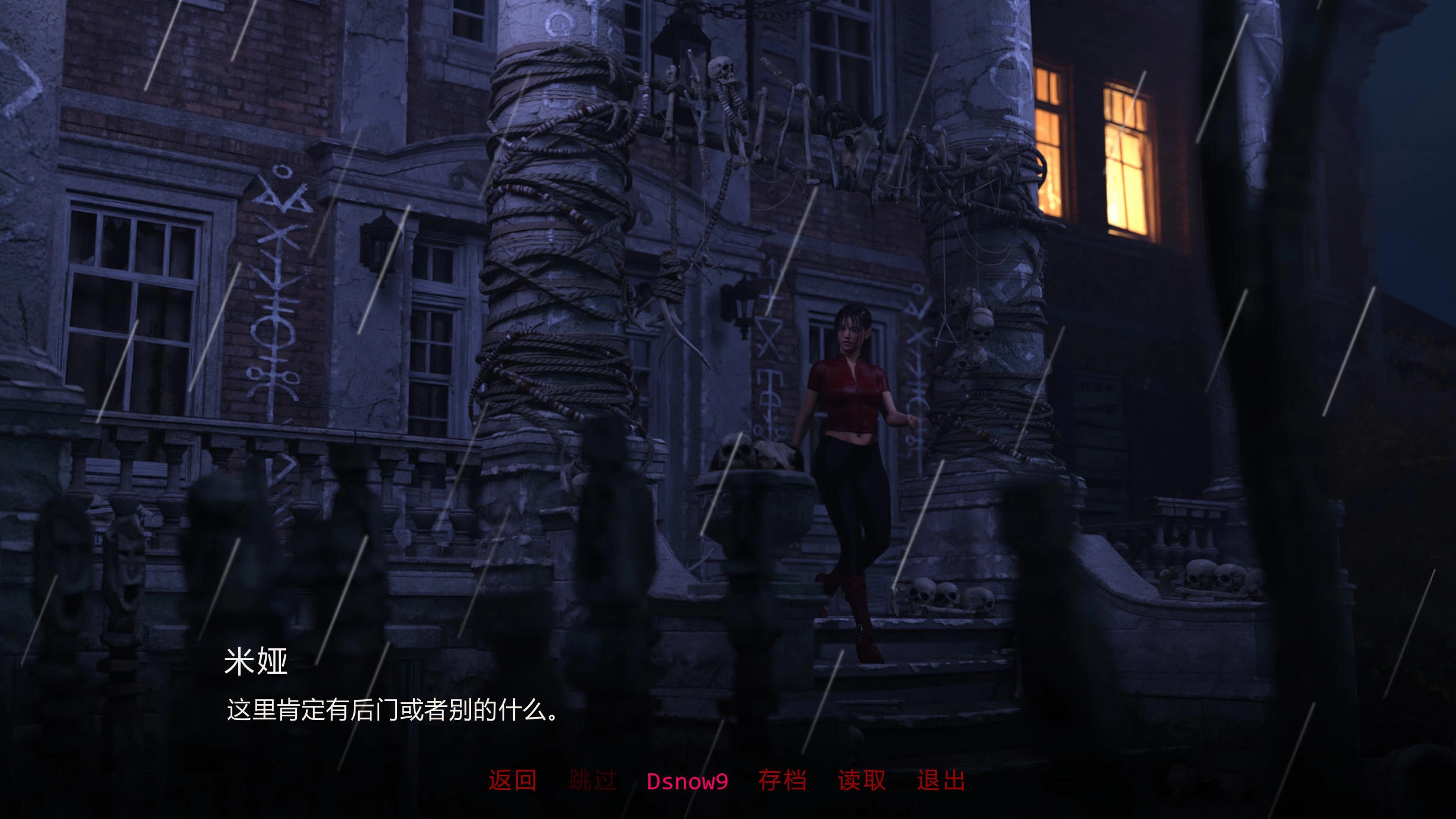Open the 存档 (Save) menu
The height and width of the screenshot is (819, 1456).
[782, 780]
